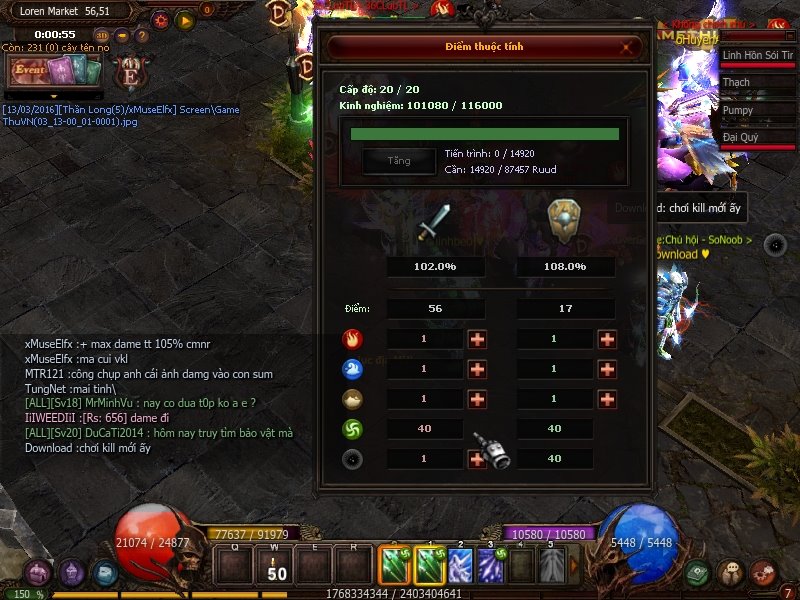Increase the dark element attack attribute

tap(477, 459)
